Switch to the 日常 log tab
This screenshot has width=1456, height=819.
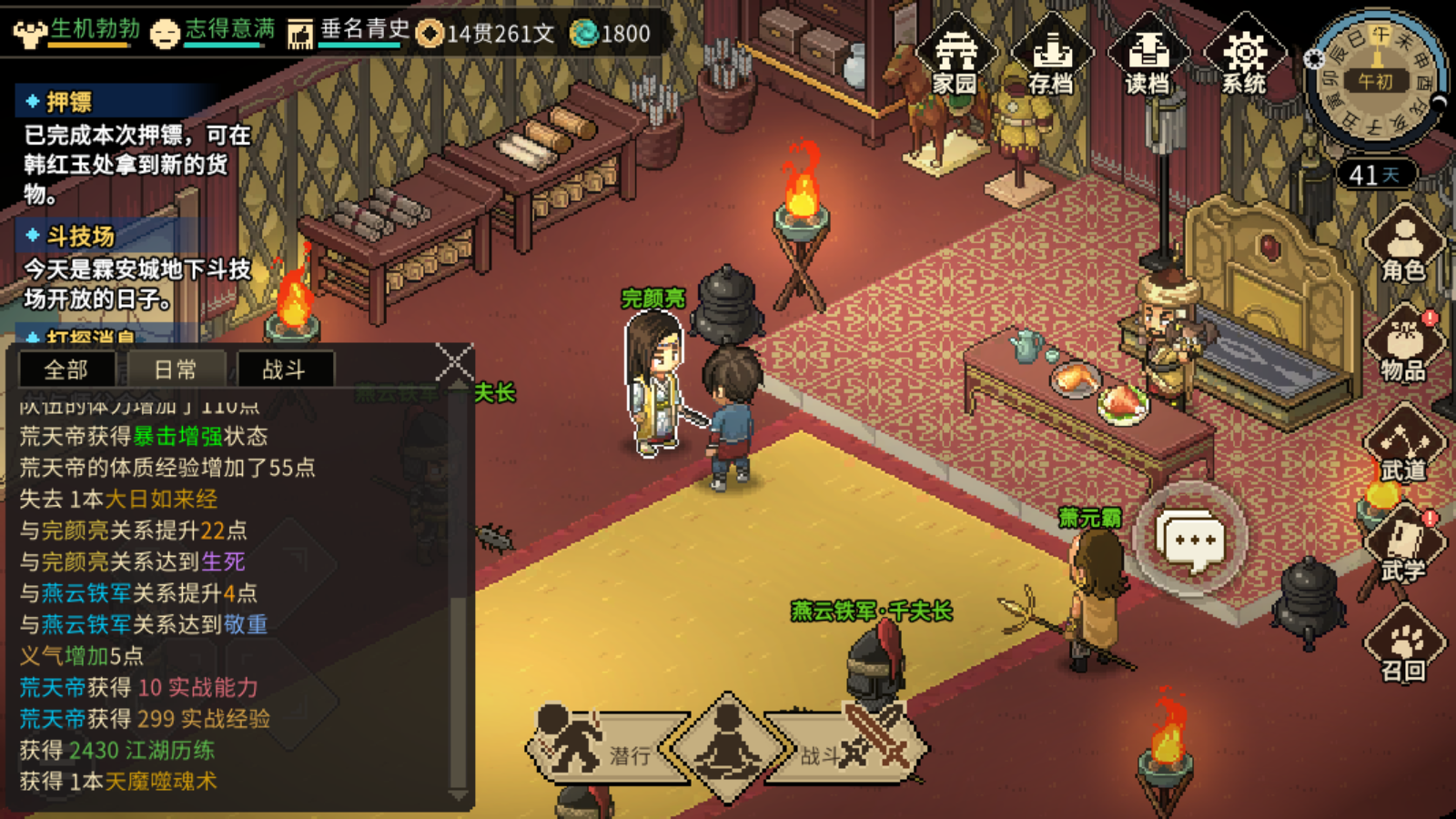pos(176,369)
